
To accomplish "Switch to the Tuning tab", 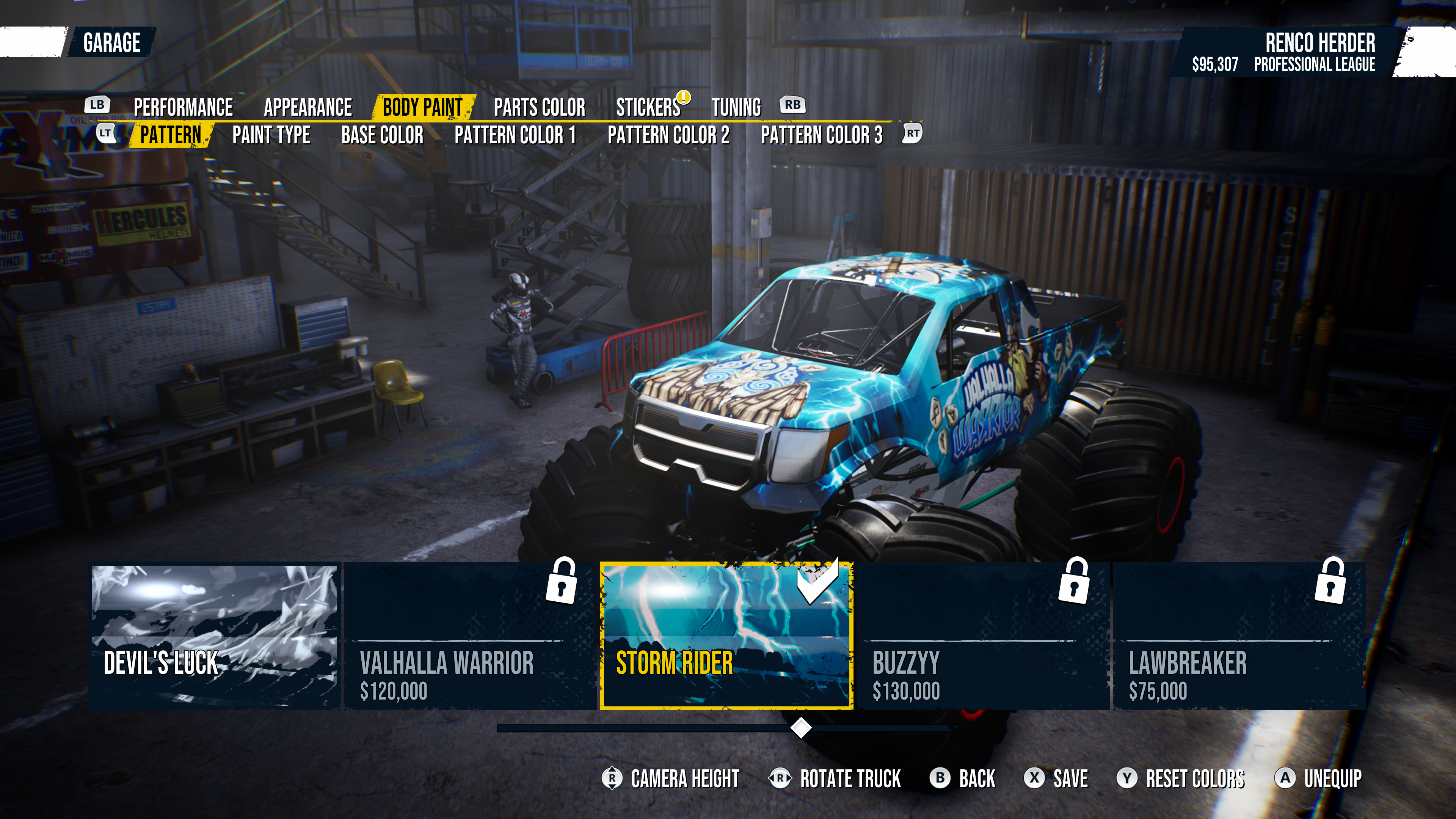I will tap(736, 107).
